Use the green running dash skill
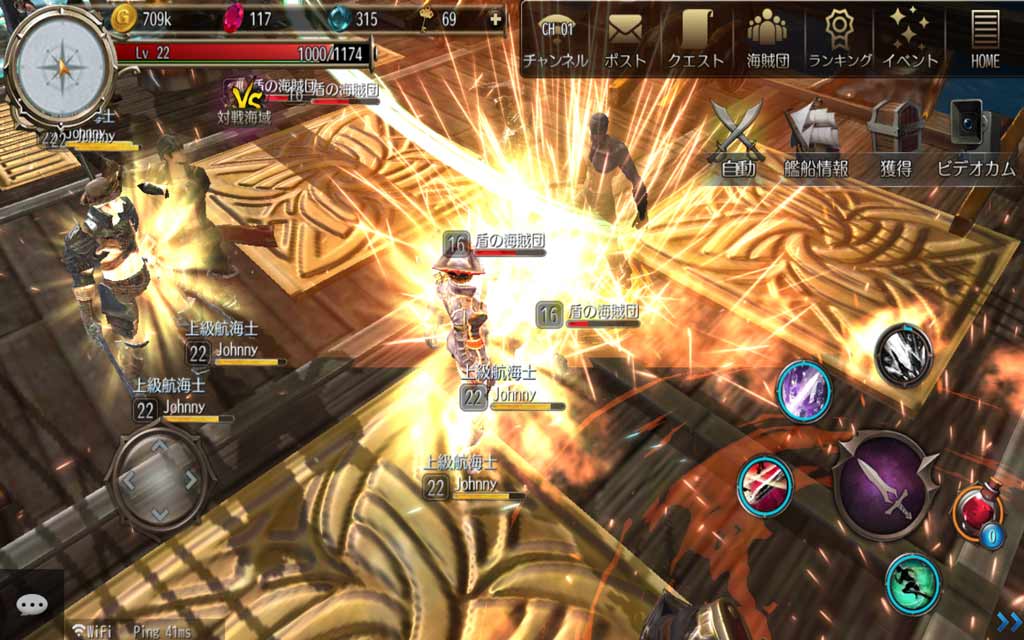Screen dimensions: 1024x640 click(x=912, y=583)
